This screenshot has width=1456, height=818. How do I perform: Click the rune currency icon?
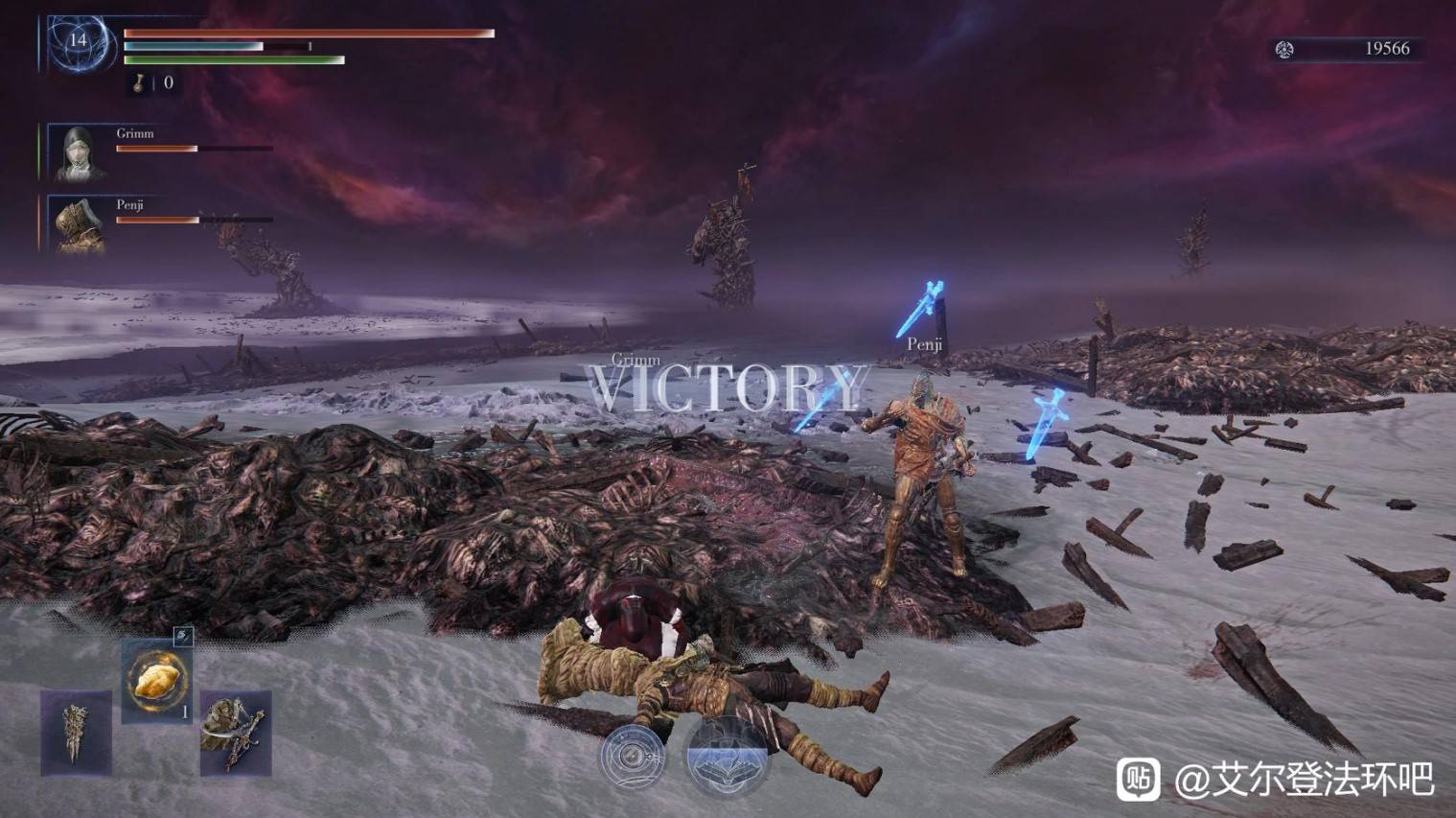click(x=1284, y=49)
